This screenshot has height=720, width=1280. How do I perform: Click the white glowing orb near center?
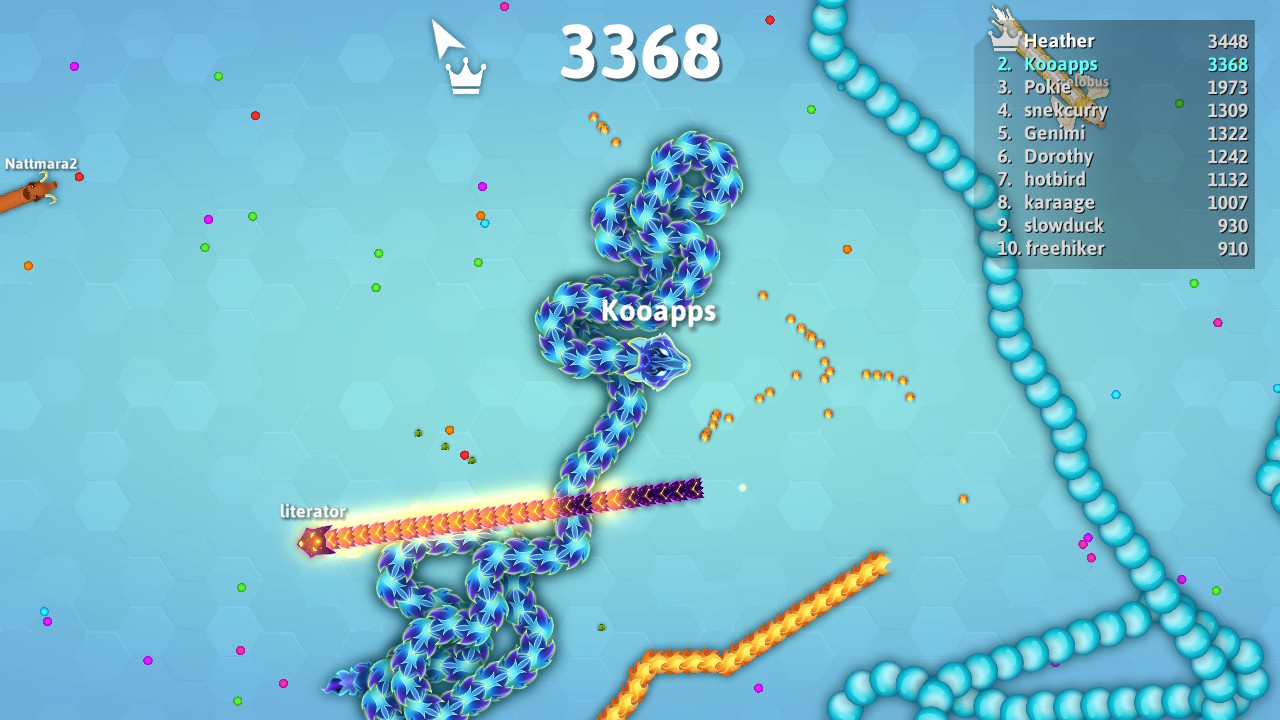click(741, 486)
